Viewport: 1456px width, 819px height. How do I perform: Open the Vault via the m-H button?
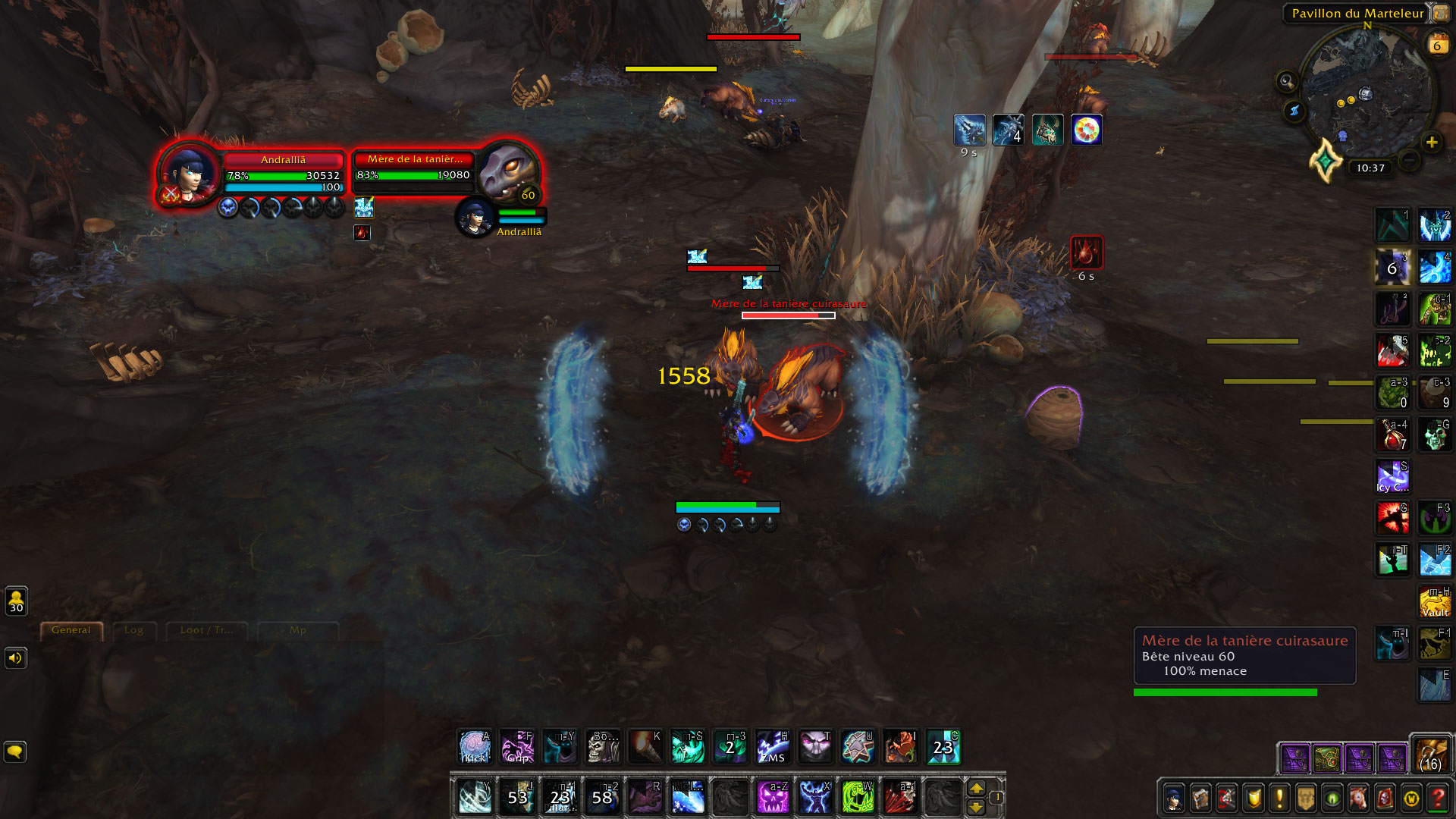point(1435,601)
